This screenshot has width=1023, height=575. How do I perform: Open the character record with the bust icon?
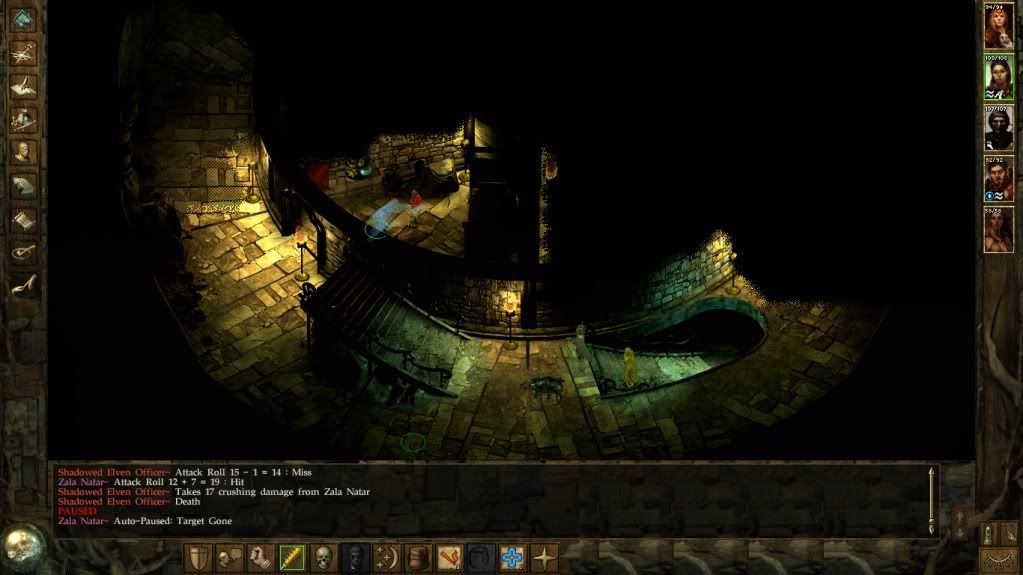point(22,152)
